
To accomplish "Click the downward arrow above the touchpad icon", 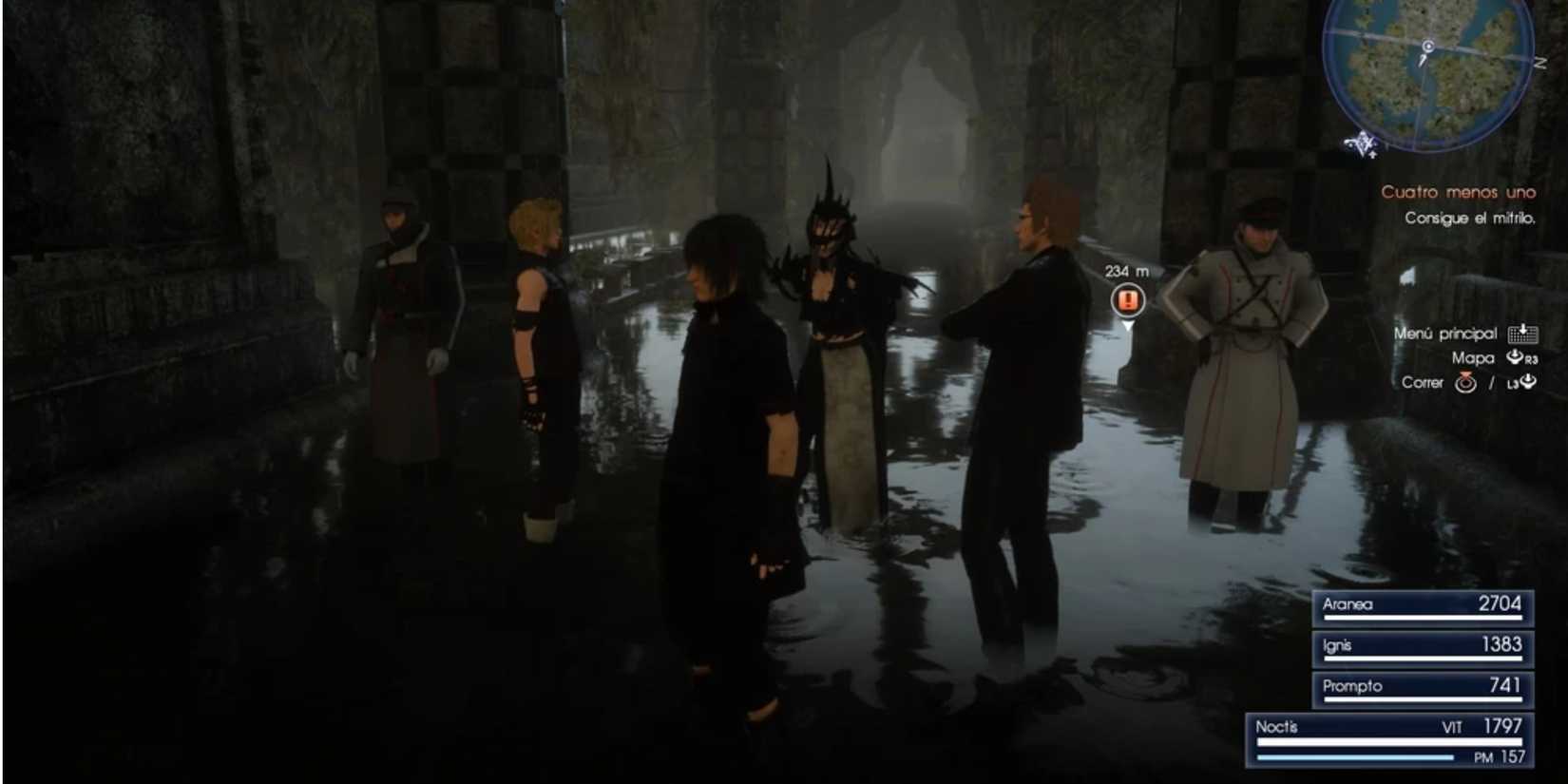I will click(1522, 328).
